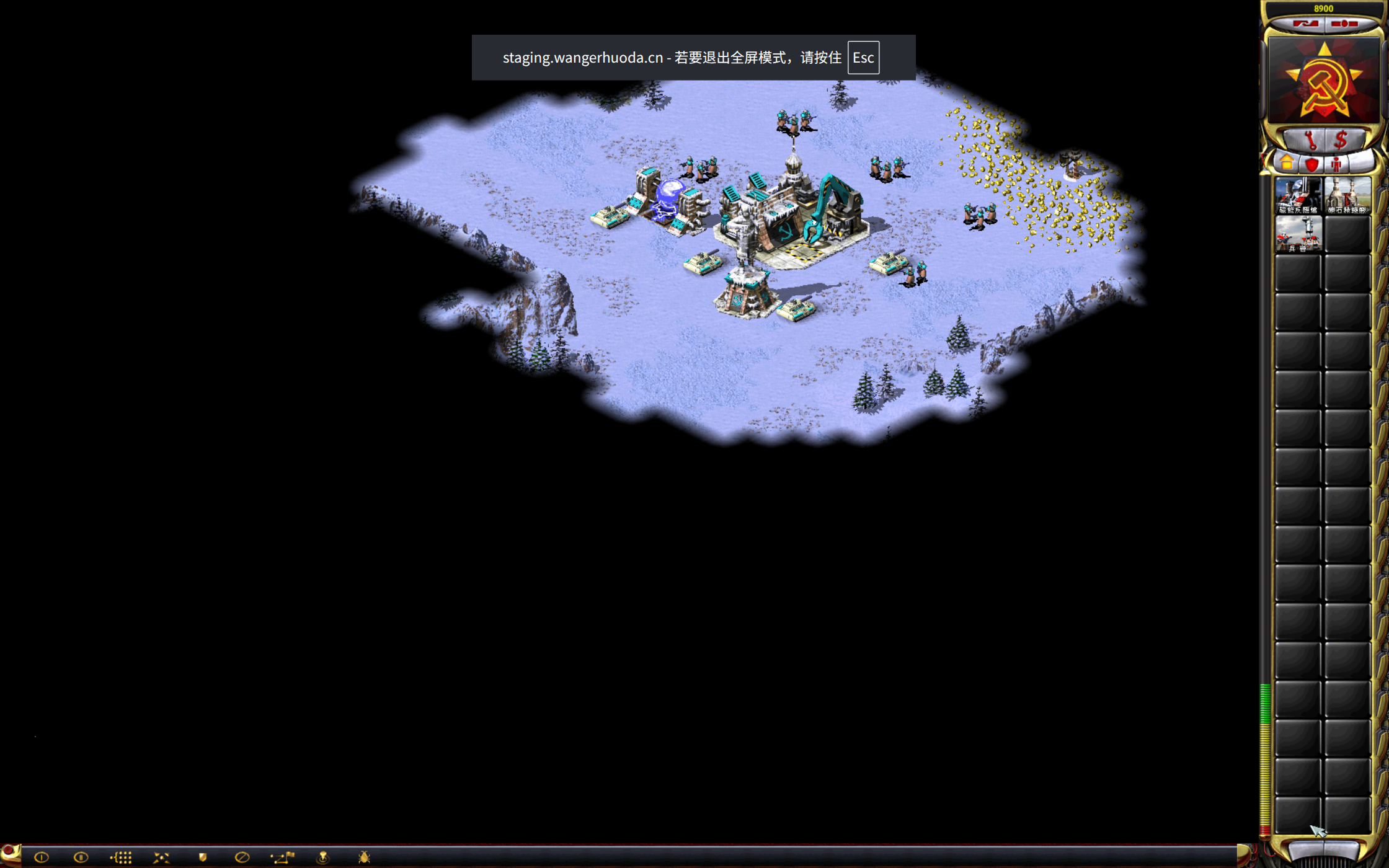Image resolution: width=1389 pixels, height=868 pixels.
Task: Select the 兵营 barracks build icon
Action: click(1298, 234)
